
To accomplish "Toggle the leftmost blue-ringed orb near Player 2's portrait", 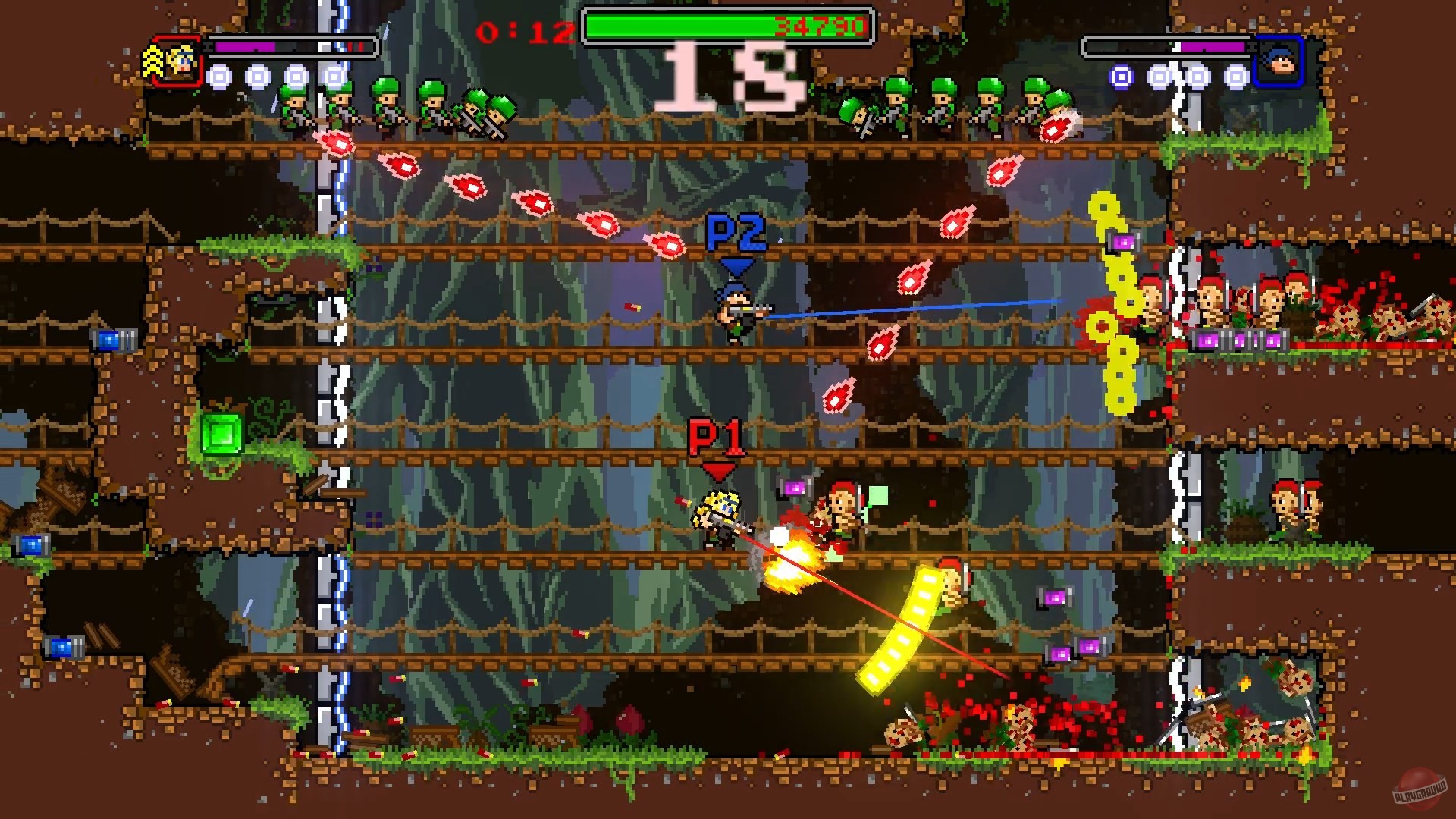I will click(x=1120, y=78).
